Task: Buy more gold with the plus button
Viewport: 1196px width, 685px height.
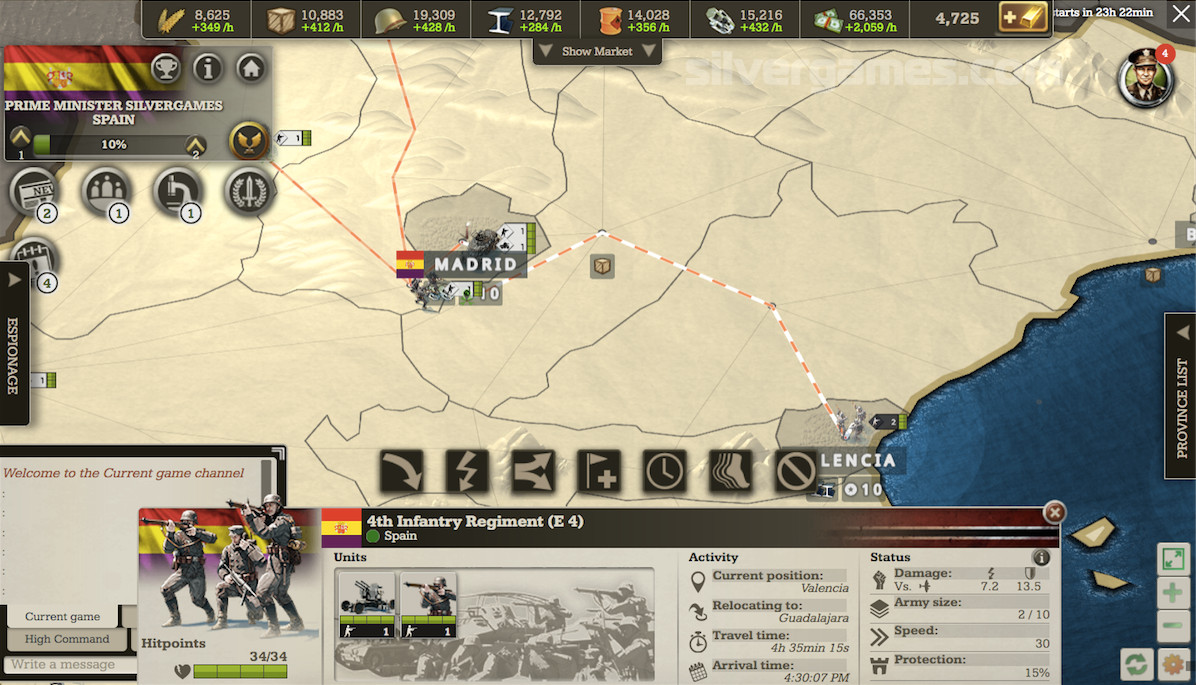Action: coord(1022,18)
